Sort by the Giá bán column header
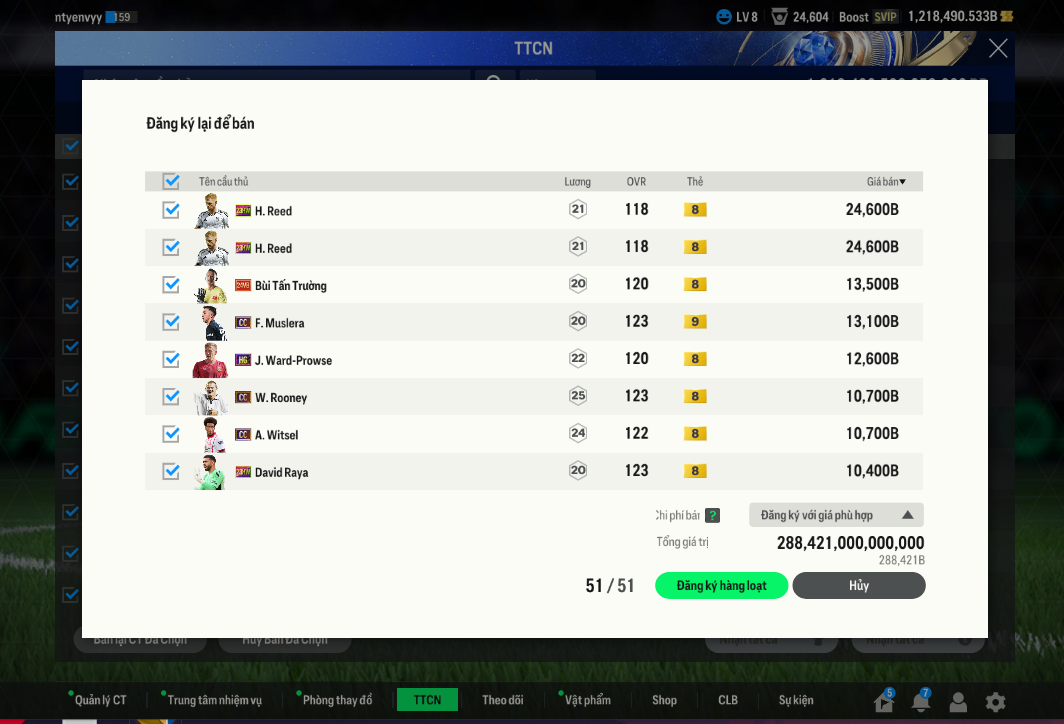This screenshot has height=724, width=1064. [x=886, y=181]
